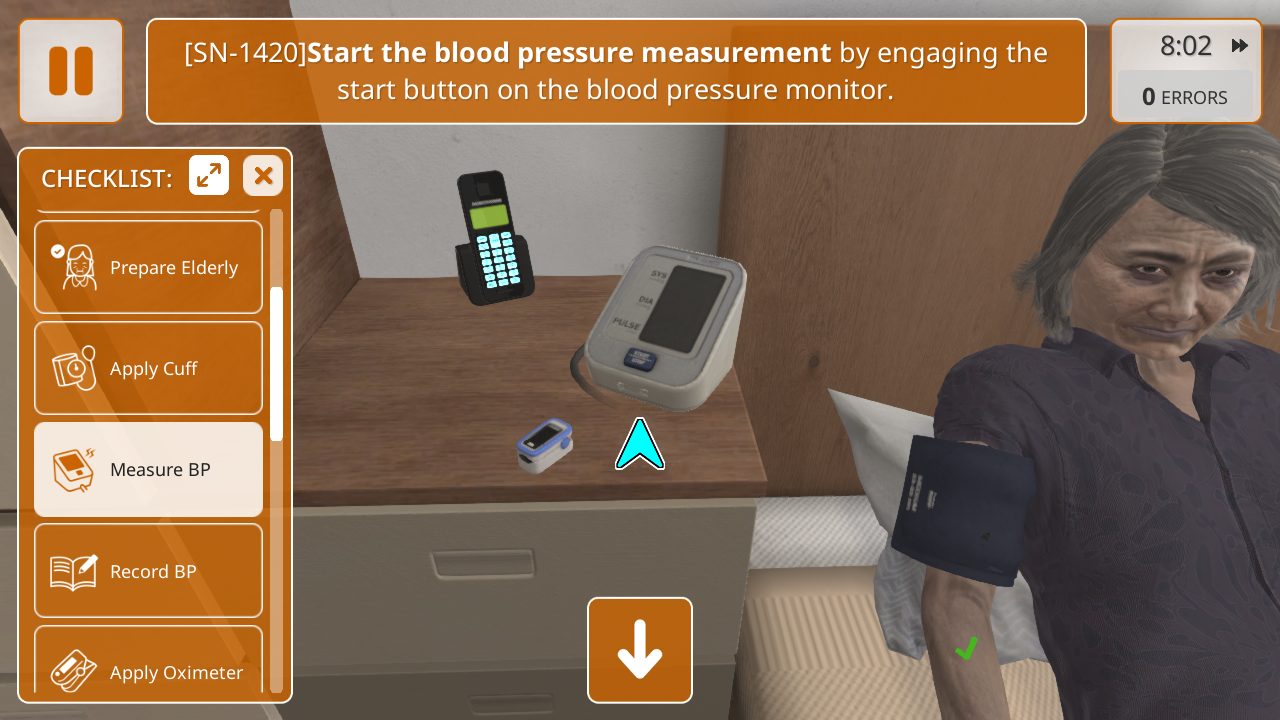This screenshot has height=720, width=1280.
Task: Select the Prepare Elderly checklist step
Action: click(148, 267)
